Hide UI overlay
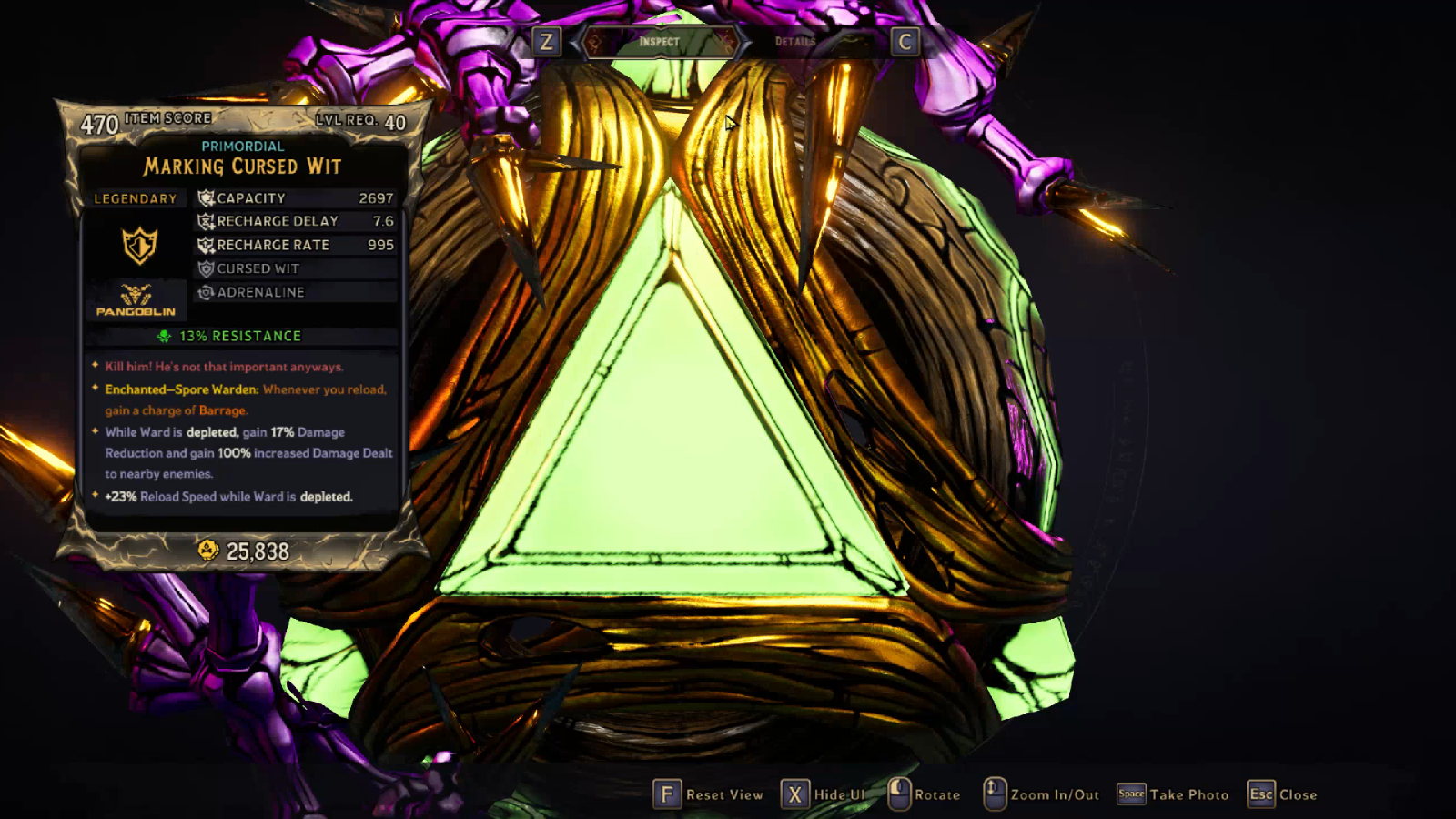 pos(824,794)
